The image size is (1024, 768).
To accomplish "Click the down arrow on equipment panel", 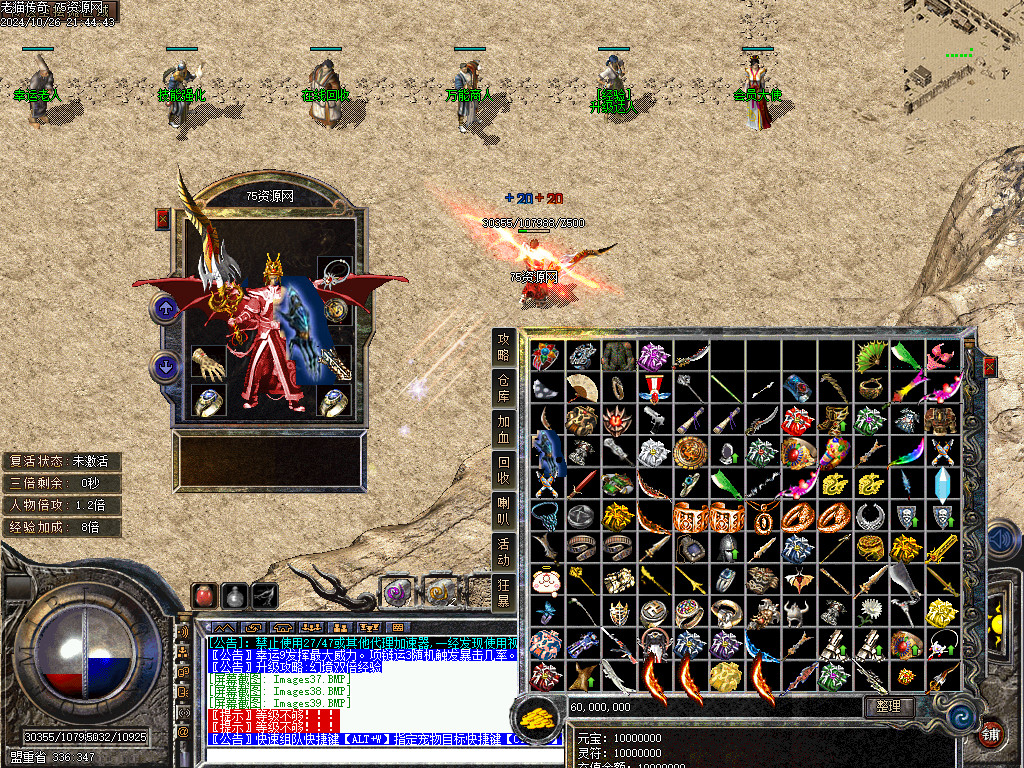I will pos(165,367).
